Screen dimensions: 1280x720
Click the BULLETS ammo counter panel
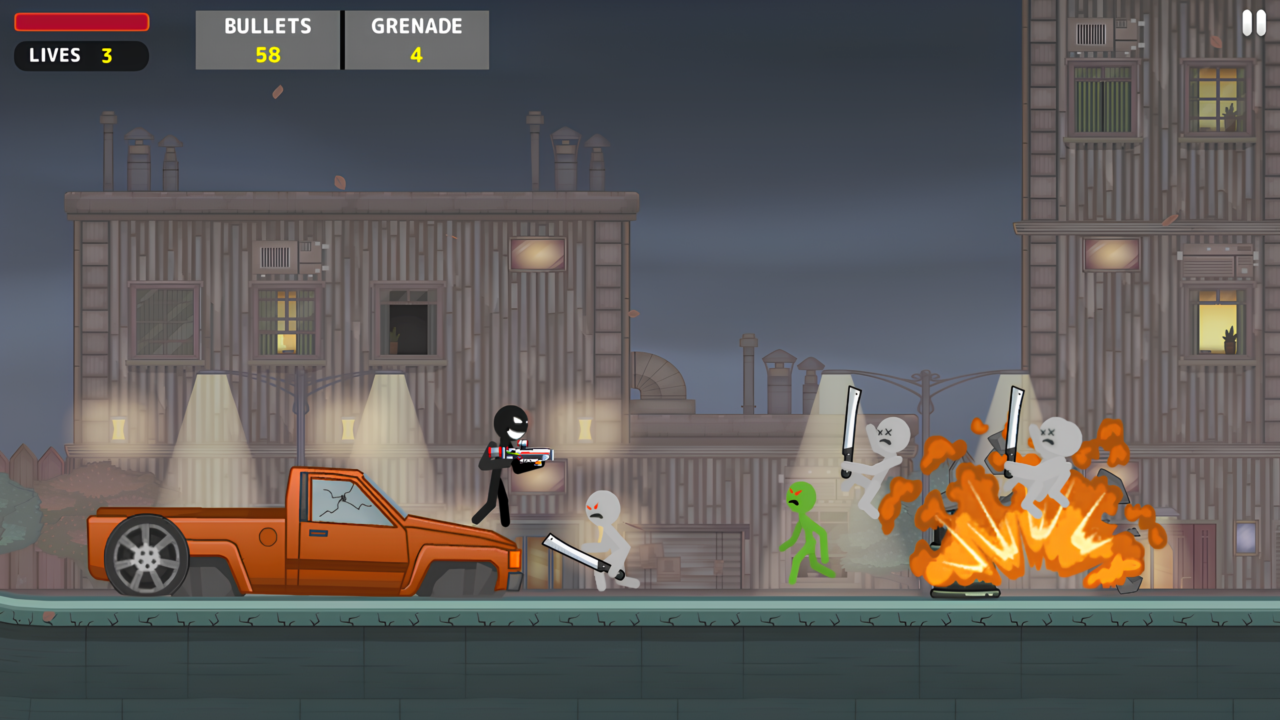[x=267, y=40]
